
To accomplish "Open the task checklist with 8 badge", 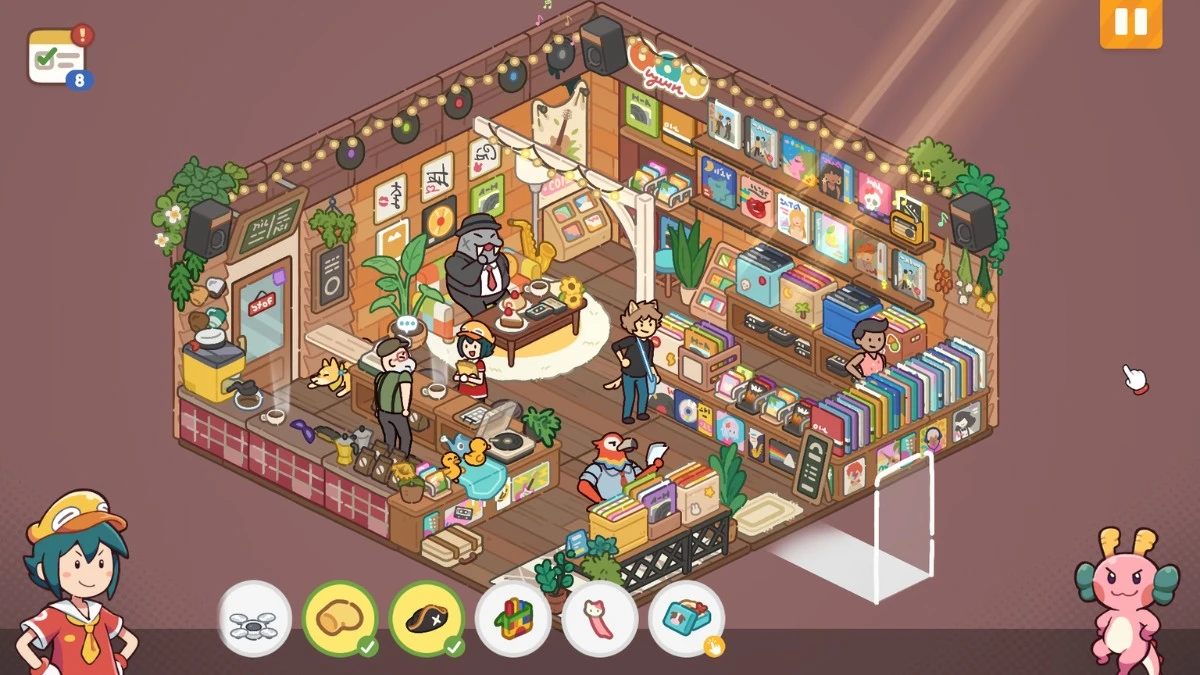I will (58, 56).
